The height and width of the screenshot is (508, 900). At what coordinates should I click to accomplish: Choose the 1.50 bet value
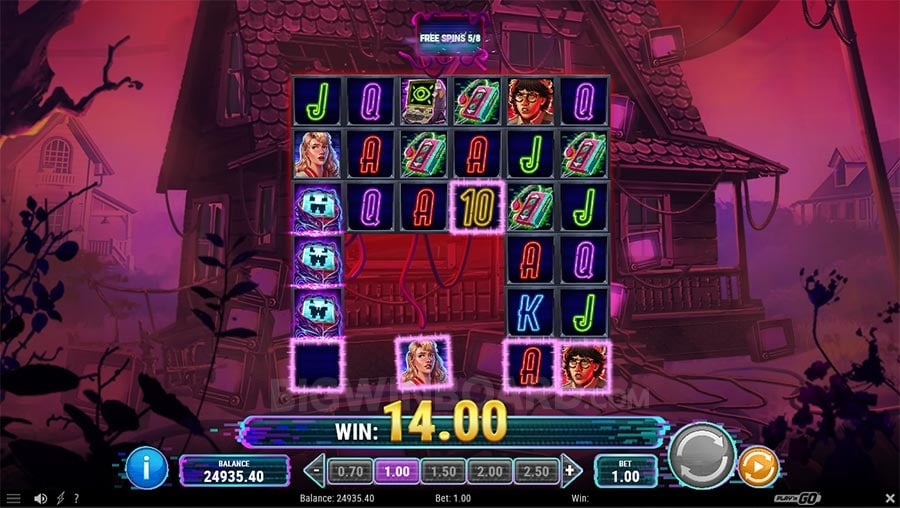[x=441, y=469]
